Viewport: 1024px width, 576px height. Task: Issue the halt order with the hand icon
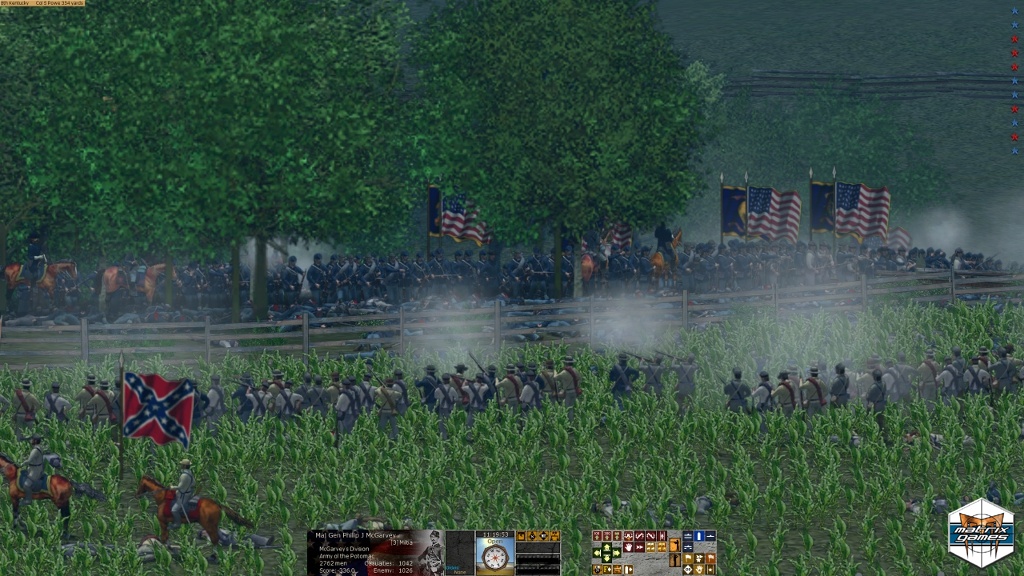pos(628,547)
